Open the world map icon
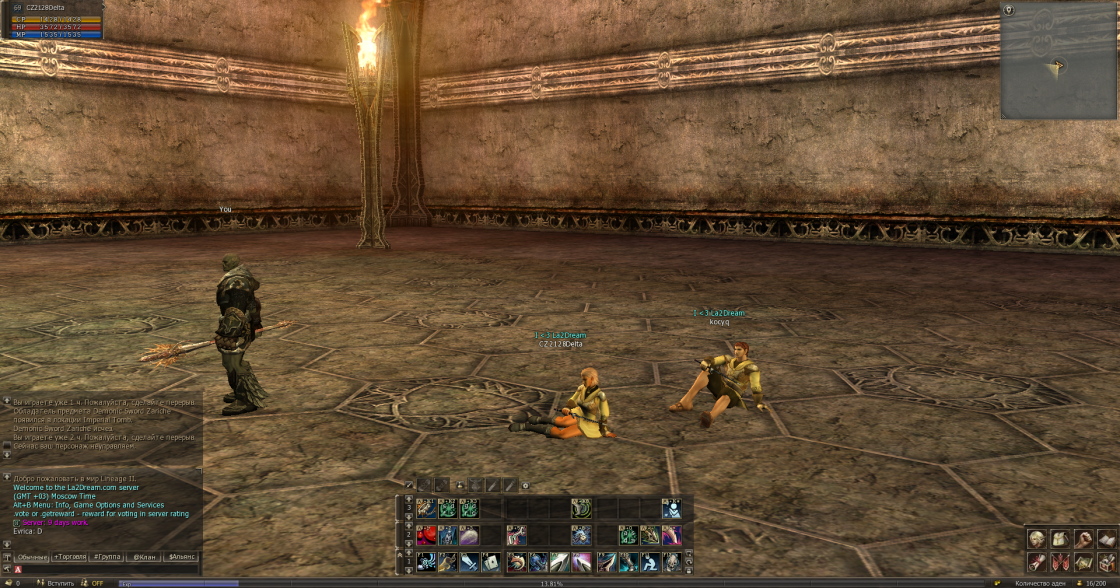This screenshot has height=588, width=1120. coord(1083,562)
